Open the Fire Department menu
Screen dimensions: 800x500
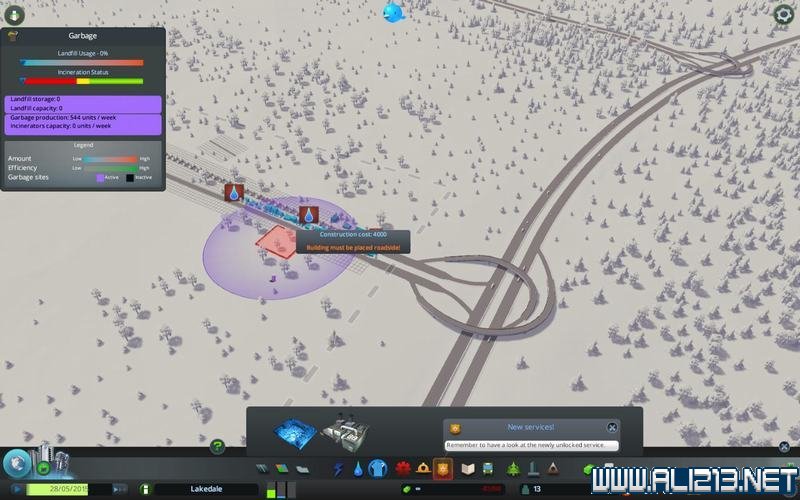point(423,467)
